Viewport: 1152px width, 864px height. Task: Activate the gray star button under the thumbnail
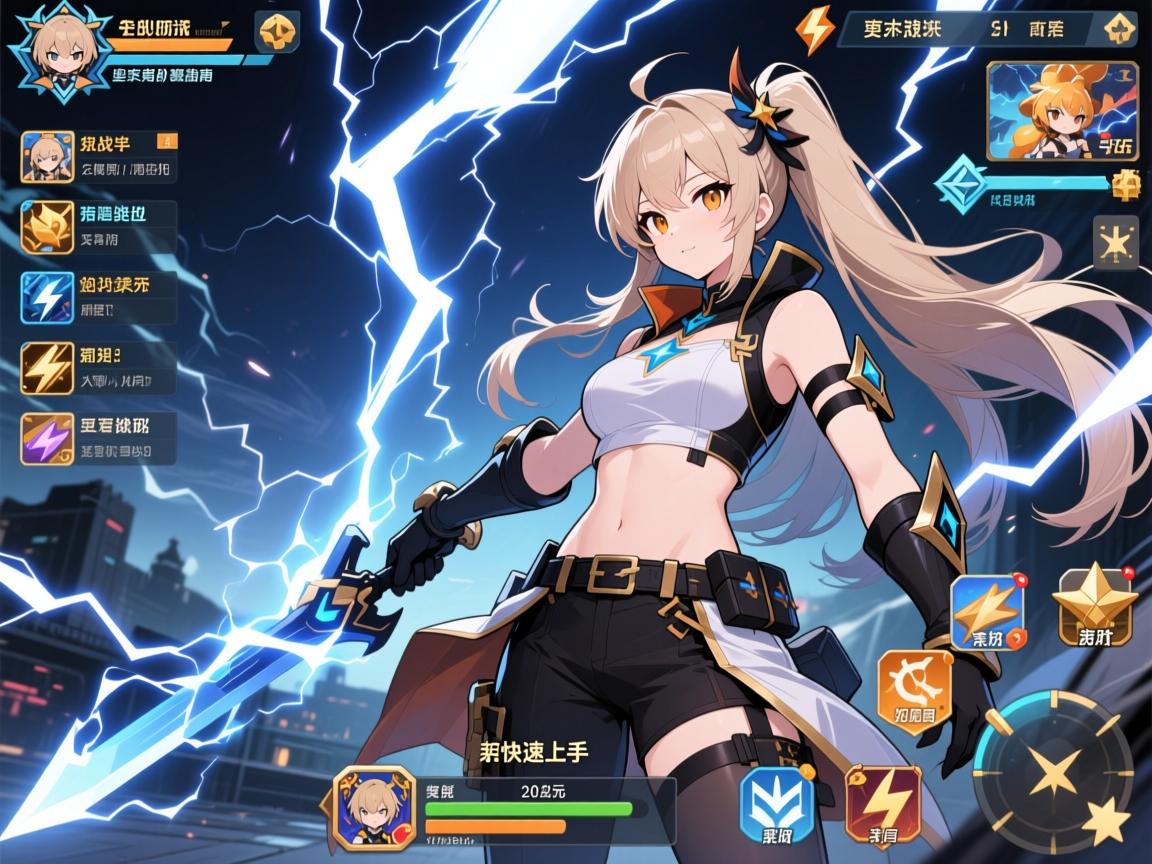click(x=1115, y=243)
